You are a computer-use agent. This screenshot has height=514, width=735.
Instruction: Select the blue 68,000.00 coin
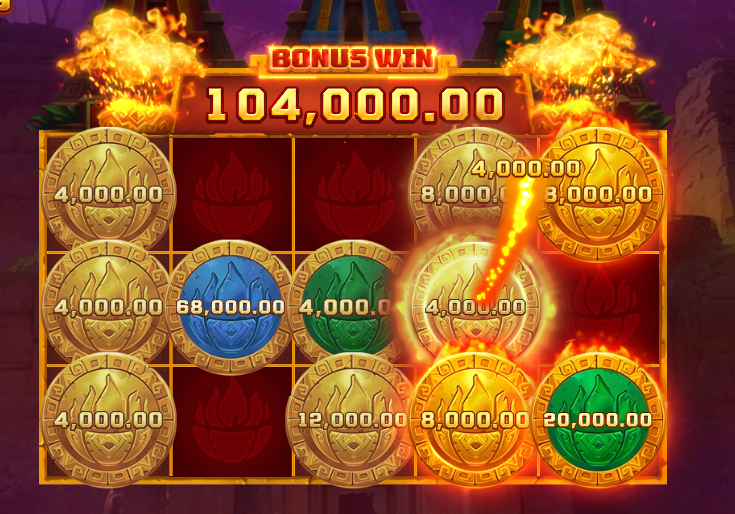point(229,304)
